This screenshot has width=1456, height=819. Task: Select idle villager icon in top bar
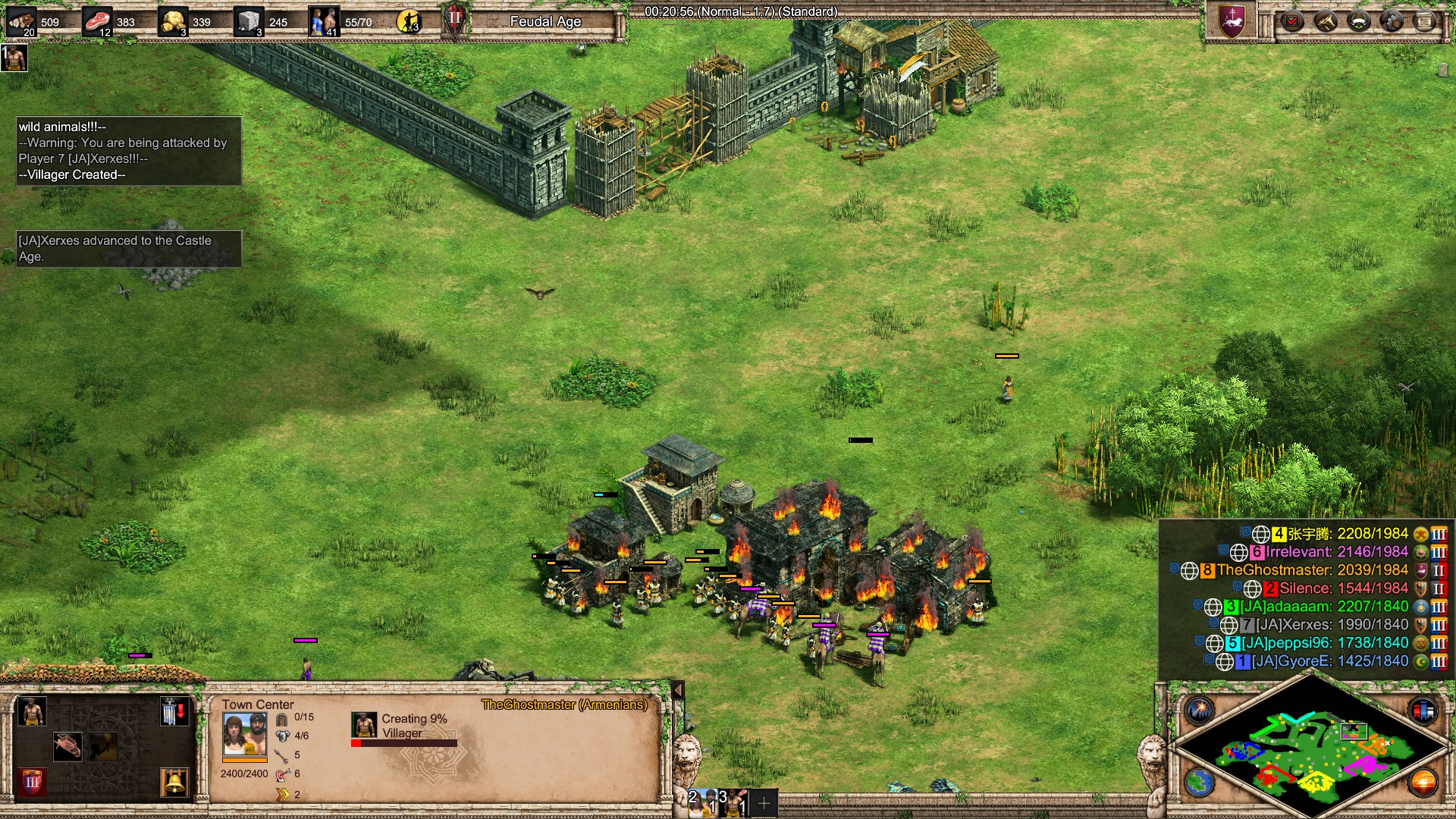409,21
